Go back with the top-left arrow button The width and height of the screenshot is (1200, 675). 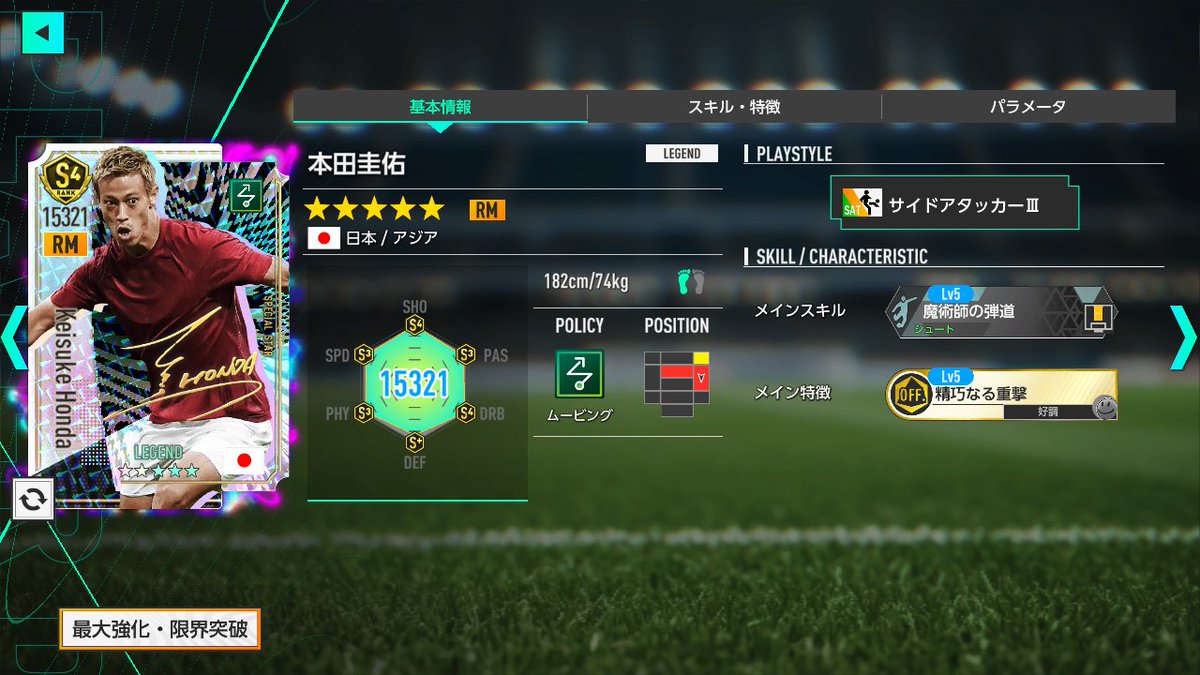point(42,32)
